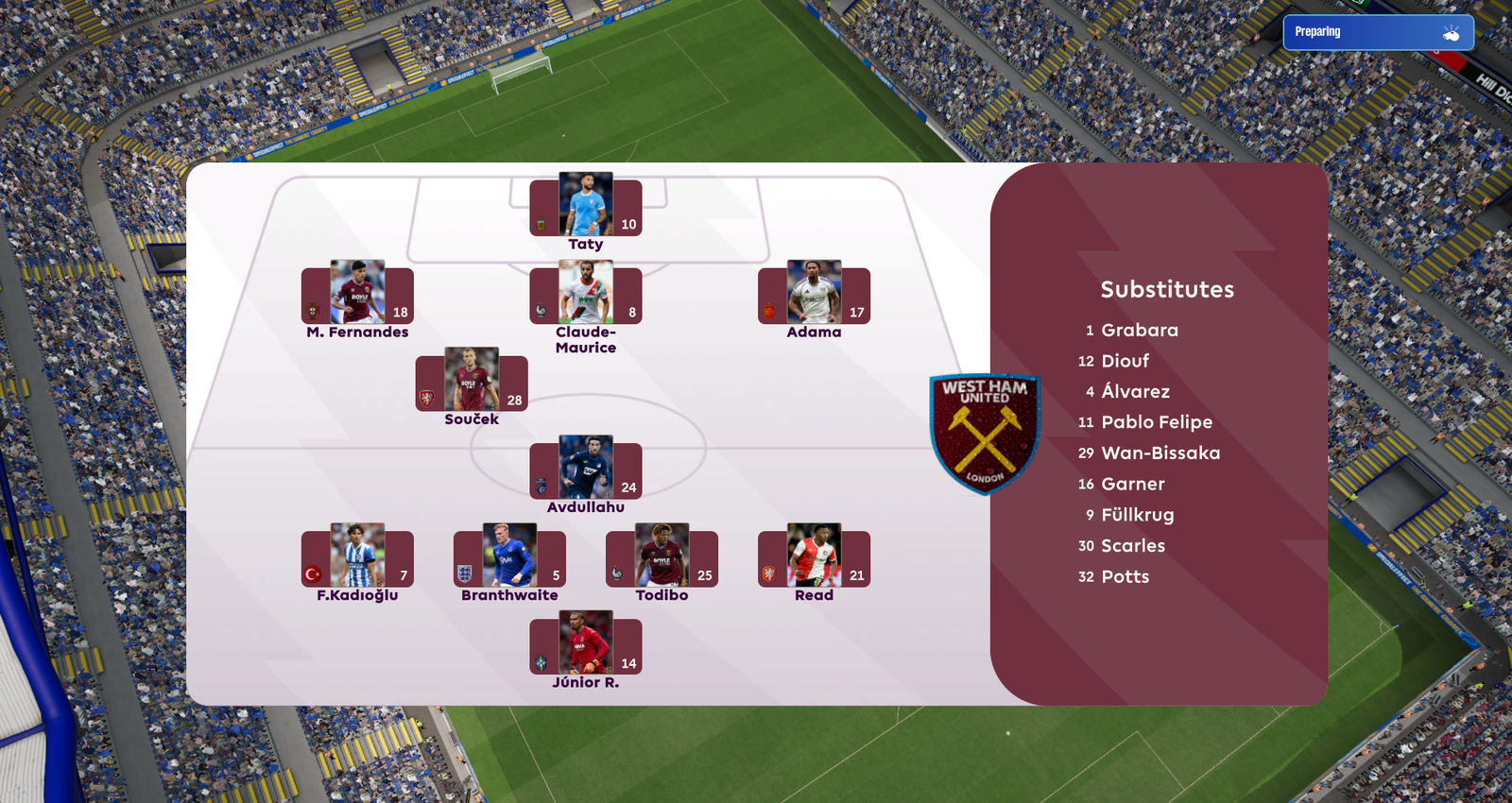Select M. Fernandes' player card

pos(357,294)
